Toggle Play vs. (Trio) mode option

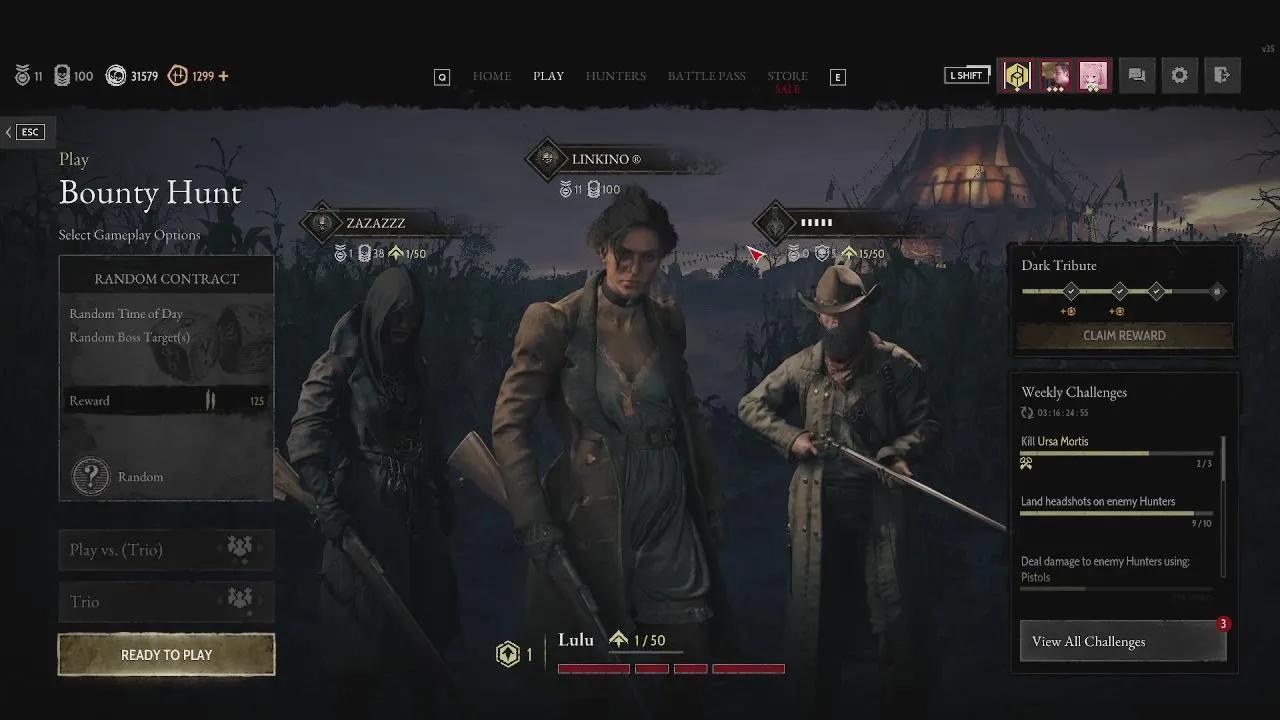click(x=166, y=549)
